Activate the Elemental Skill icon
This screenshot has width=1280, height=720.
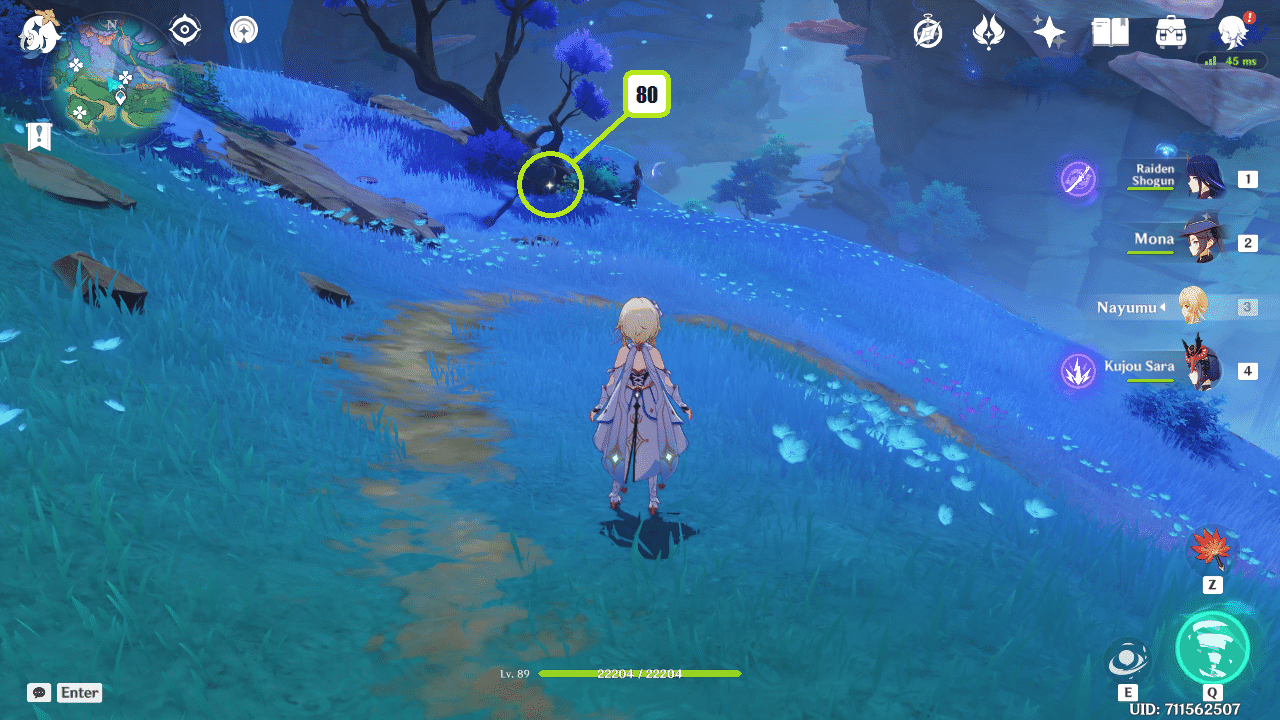pos(1128,660)
